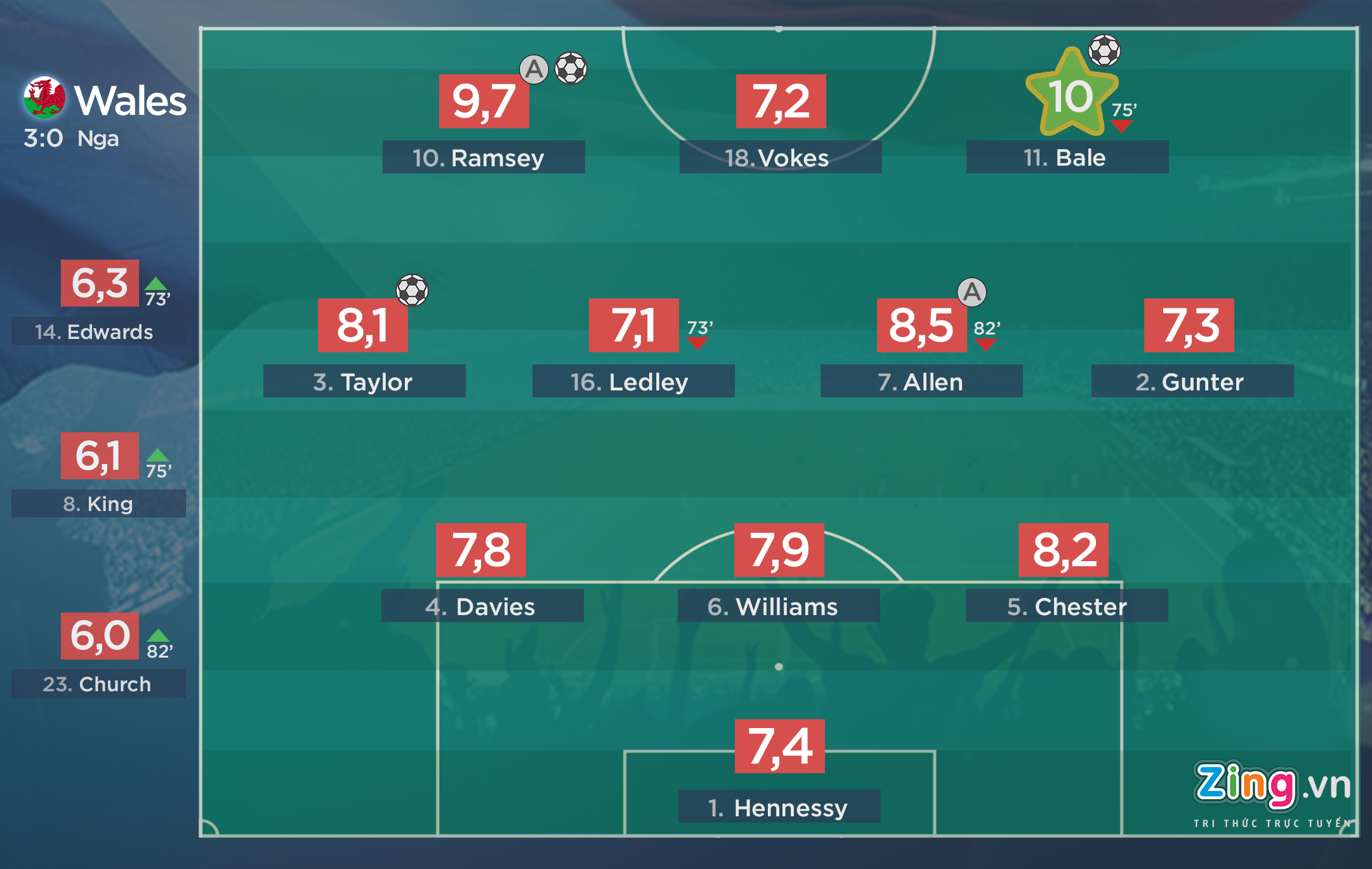
Task: Click Allen's assist A icon
Action: 972,292
